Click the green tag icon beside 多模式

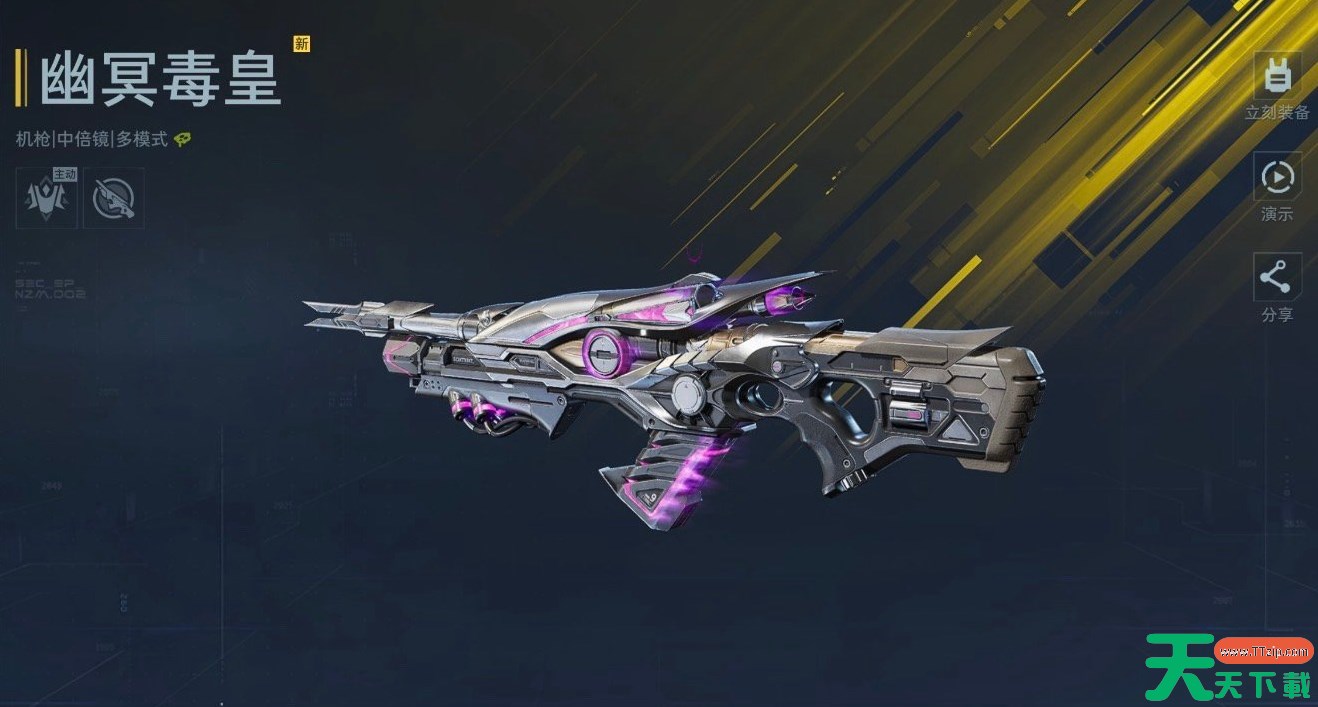[x=182, y=140]
